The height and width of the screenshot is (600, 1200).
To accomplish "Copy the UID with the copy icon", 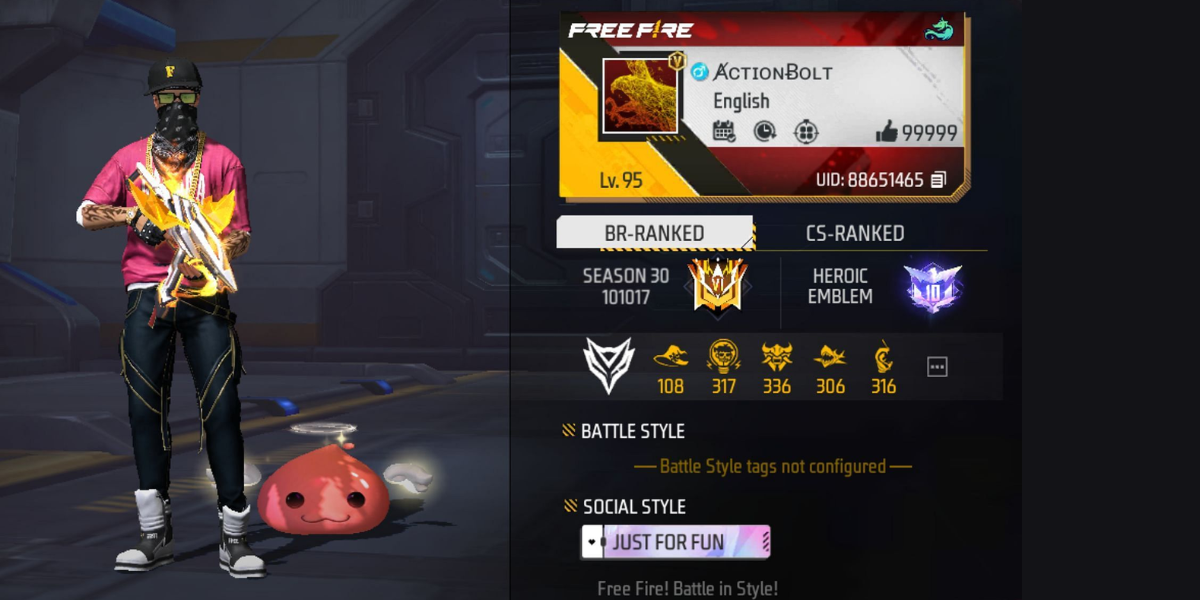I will tap(938, 181).
